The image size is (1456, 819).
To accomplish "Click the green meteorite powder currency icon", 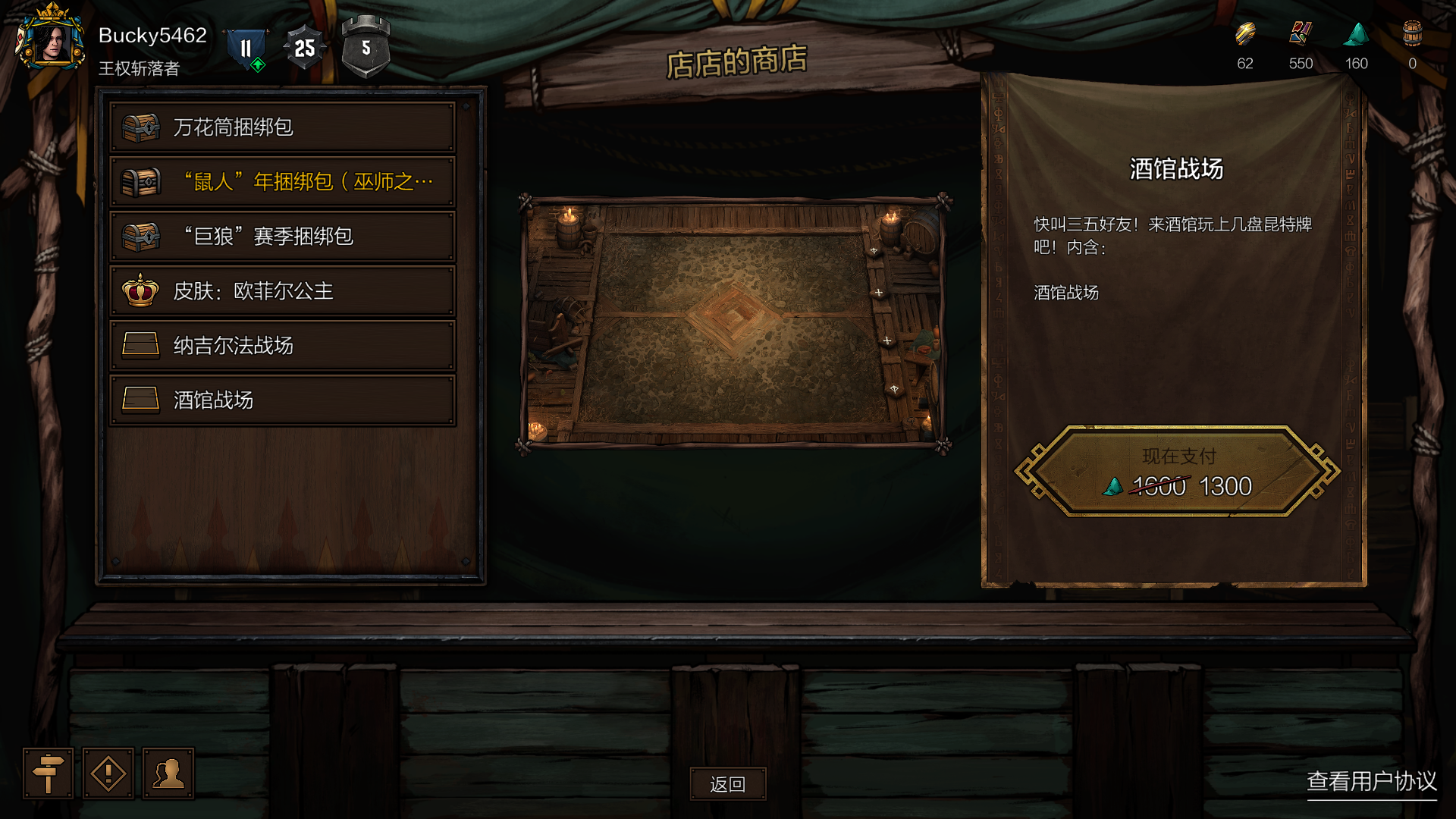I will click(x=1356, y=35).
